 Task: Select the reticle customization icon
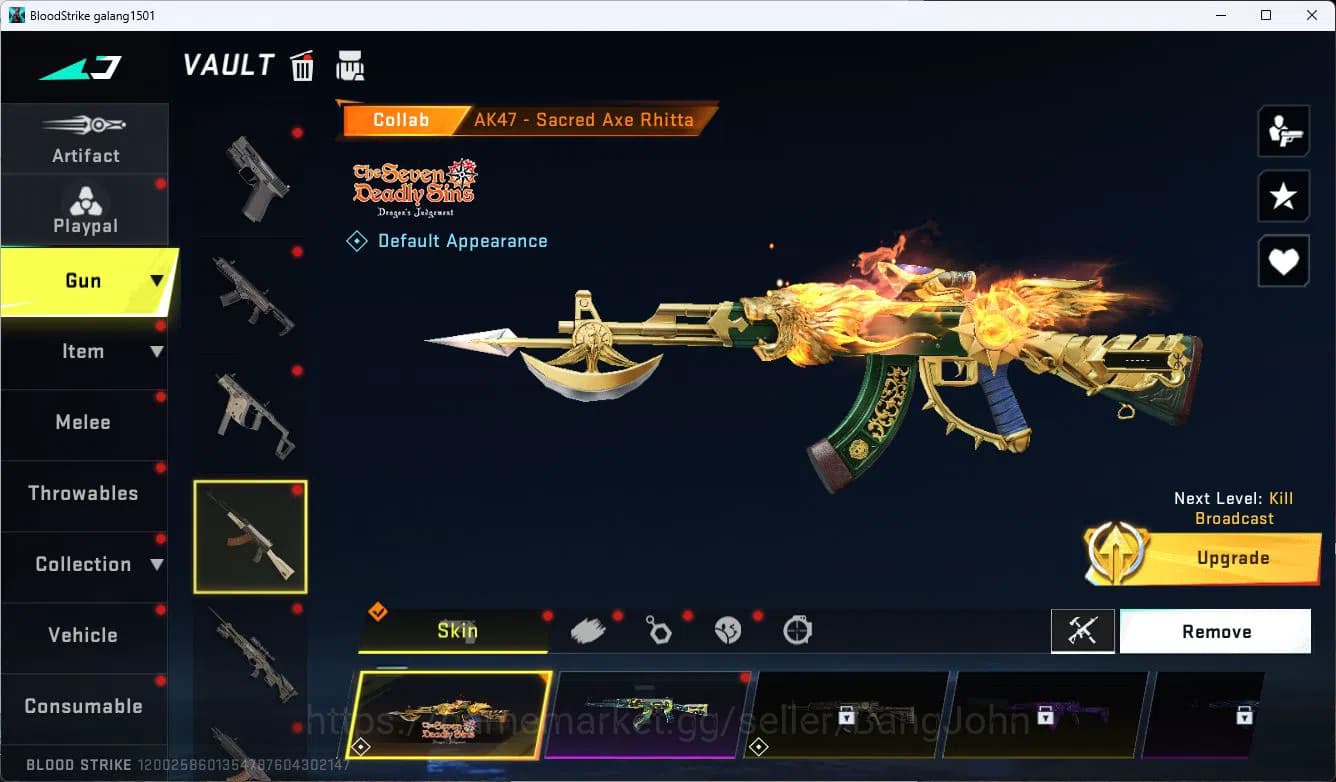click(x=797, y=629)
